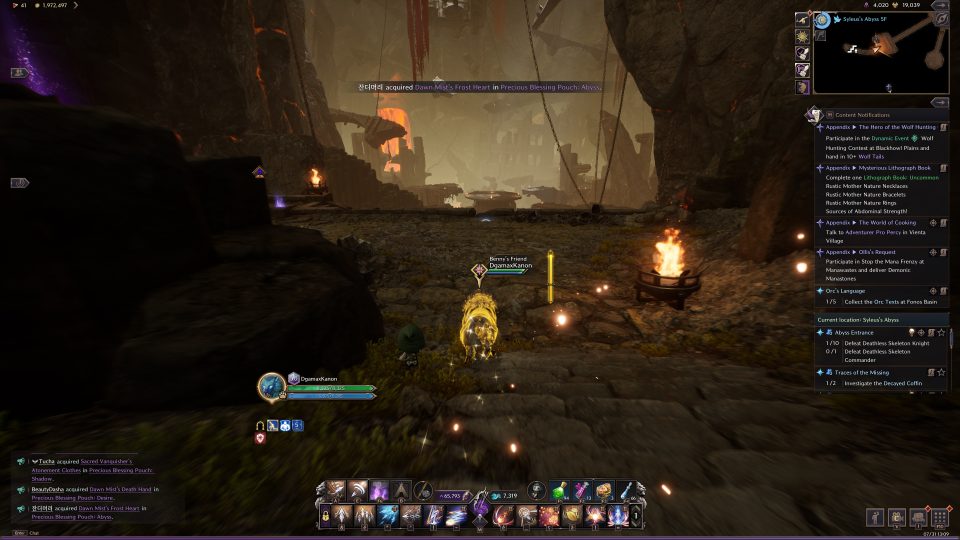Screen dimensions: 960x540
Task: Use the green potion quick slot
Action: pyautogui.click(x=561, y=490)
